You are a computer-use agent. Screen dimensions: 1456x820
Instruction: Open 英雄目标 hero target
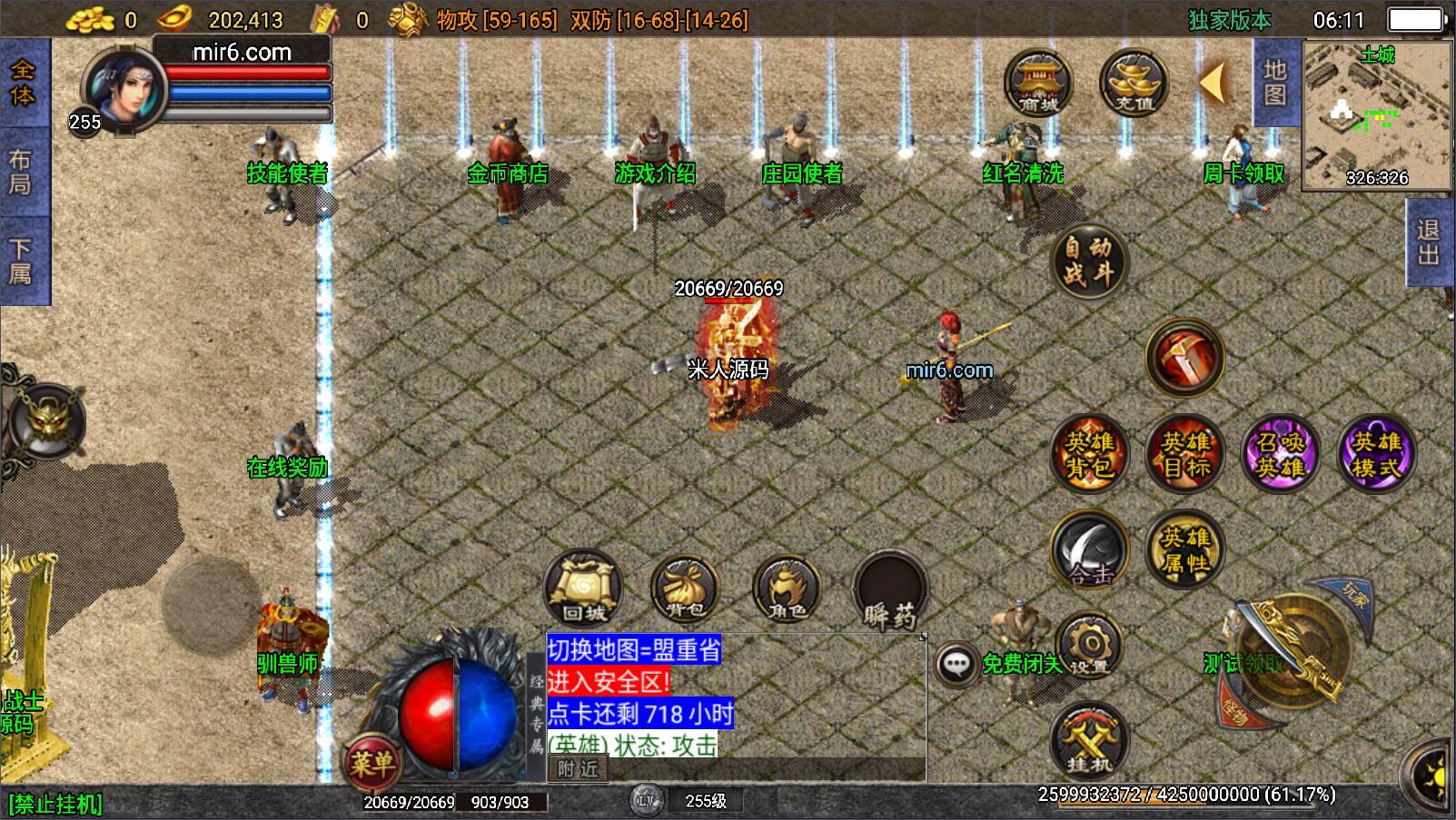[x=1185, y=454]
